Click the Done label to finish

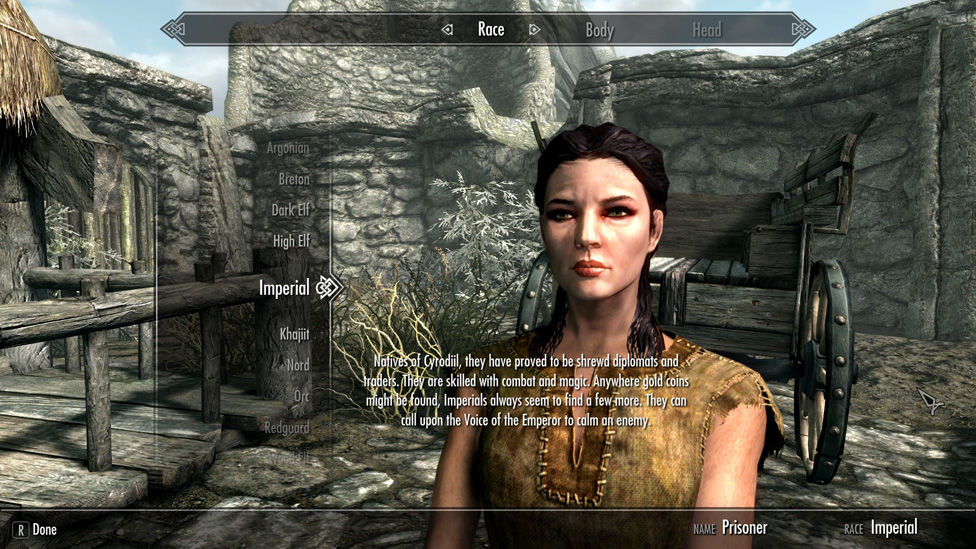(x=44, y=529)
